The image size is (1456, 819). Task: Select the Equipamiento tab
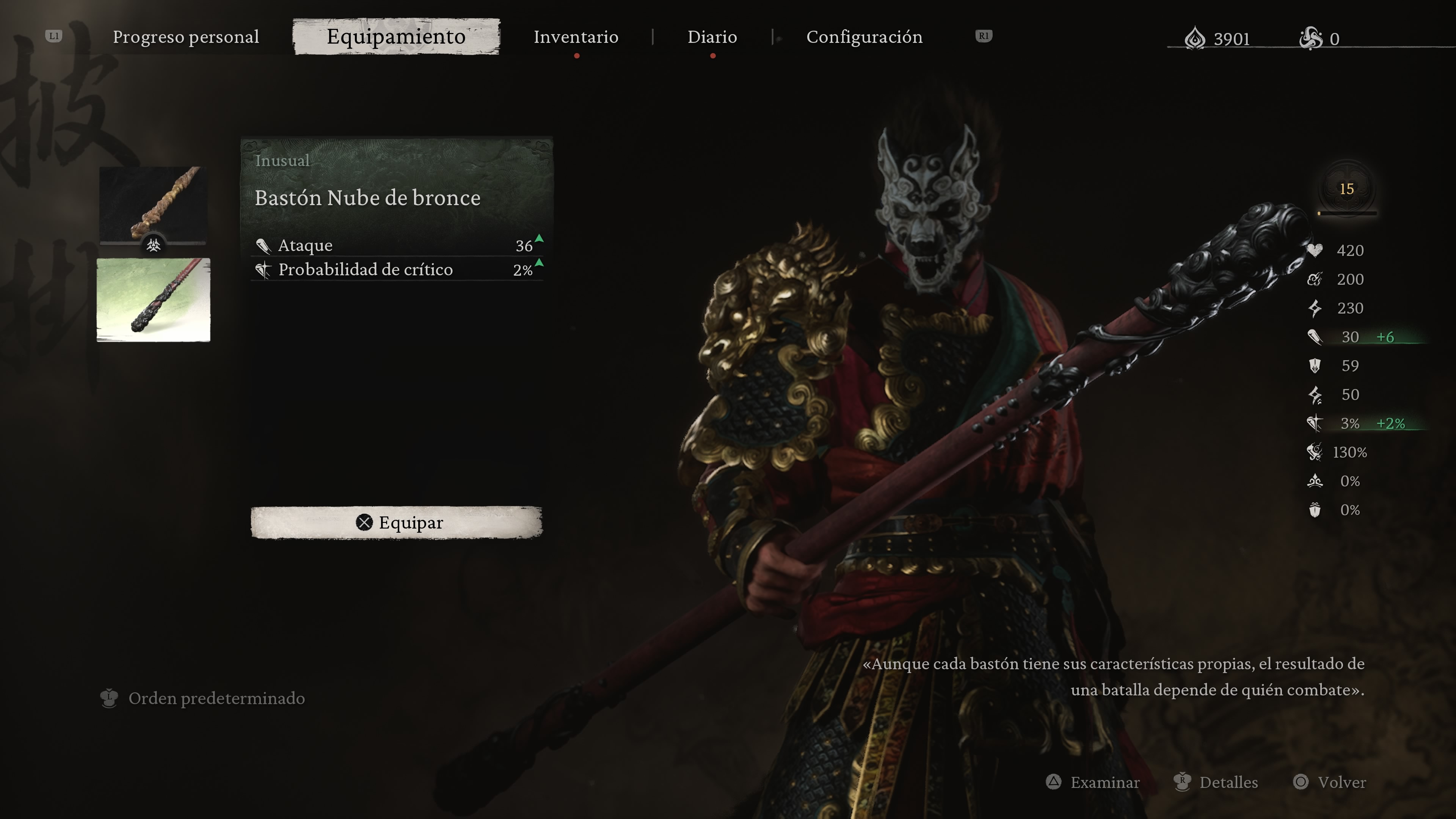coord(395,37)
